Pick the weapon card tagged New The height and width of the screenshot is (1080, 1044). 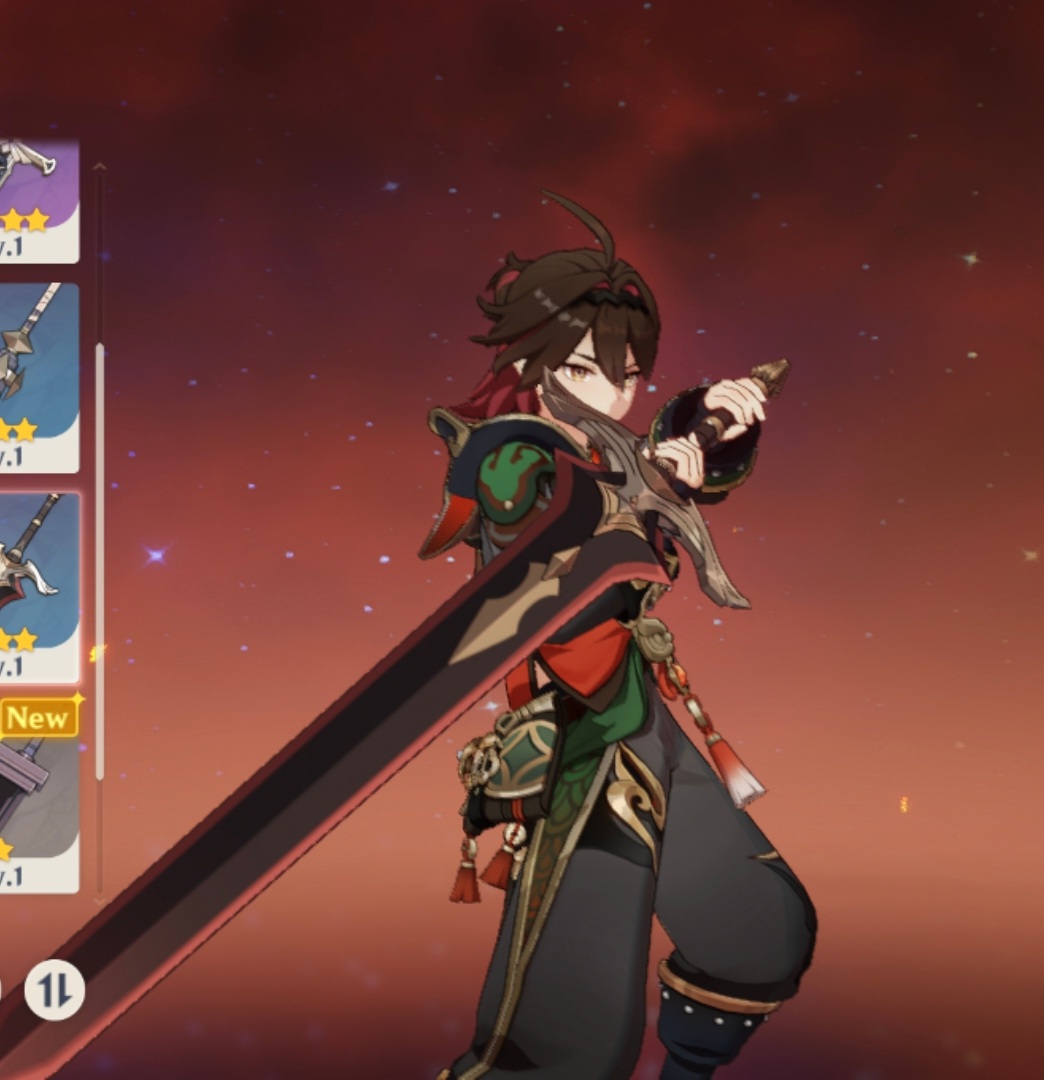pyautogui.click(x=38, y=795)
